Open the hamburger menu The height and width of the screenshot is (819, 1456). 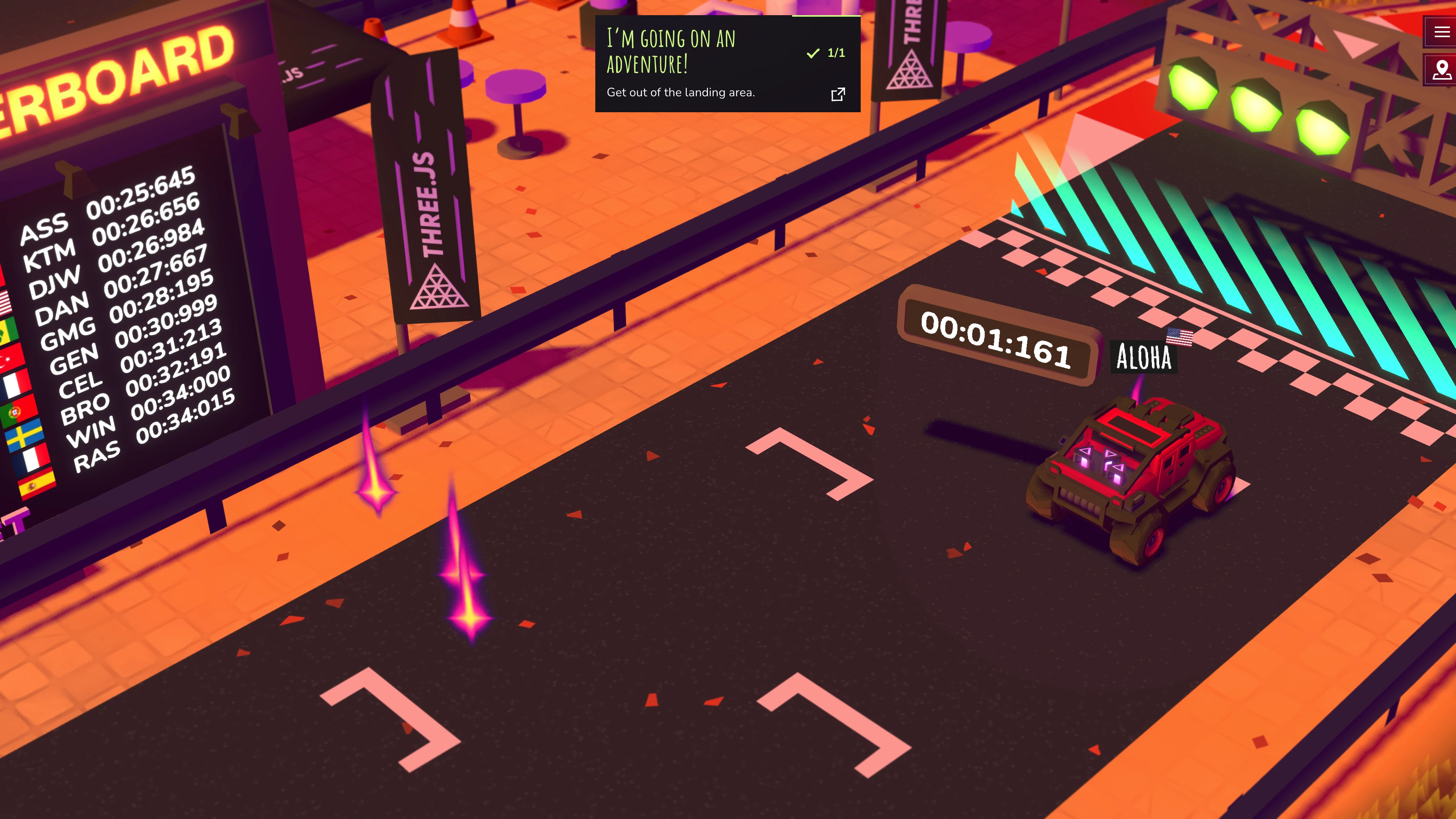(x=1441, y=32)
